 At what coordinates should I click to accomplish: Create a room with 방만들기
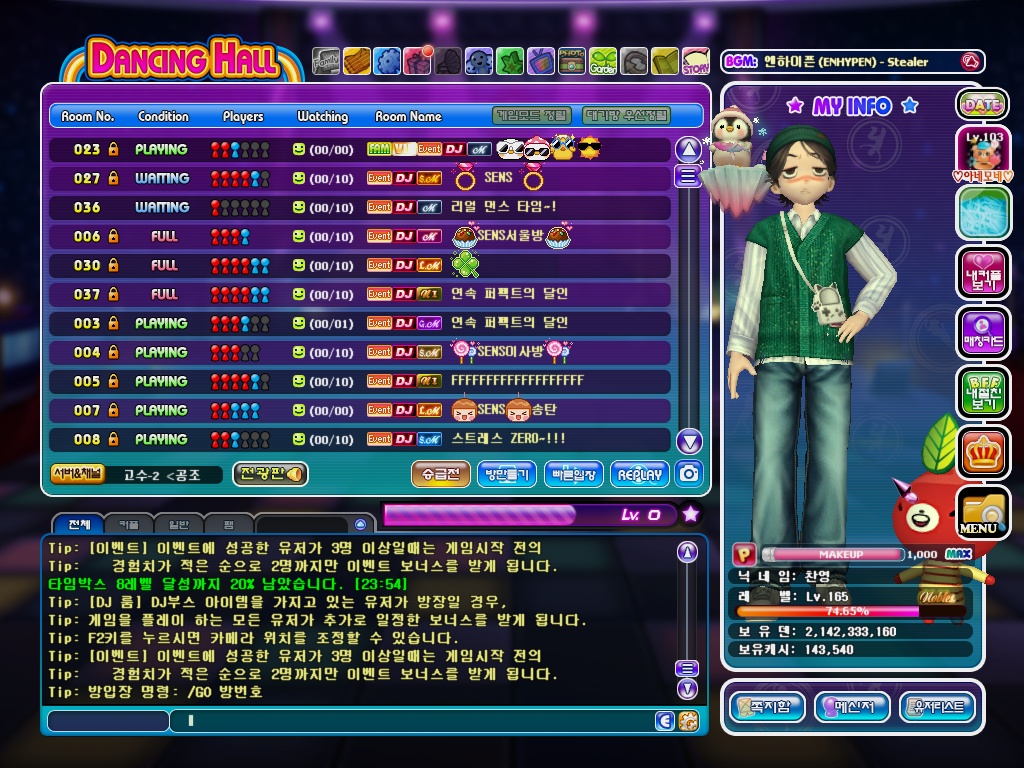[507, 474]
